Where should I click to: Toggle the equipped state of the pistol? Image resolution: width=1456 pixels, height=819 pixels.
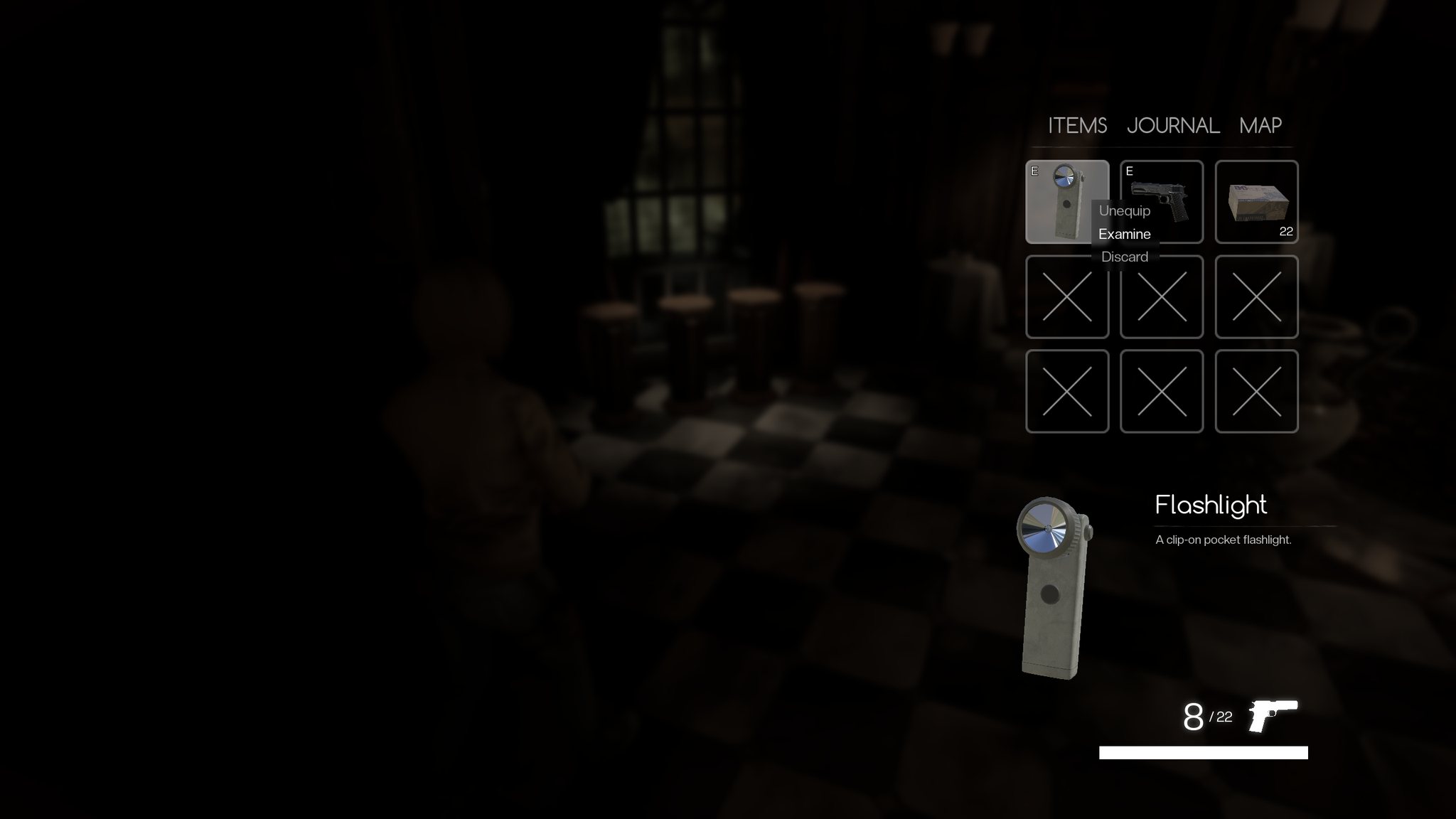pos(1130,172)
